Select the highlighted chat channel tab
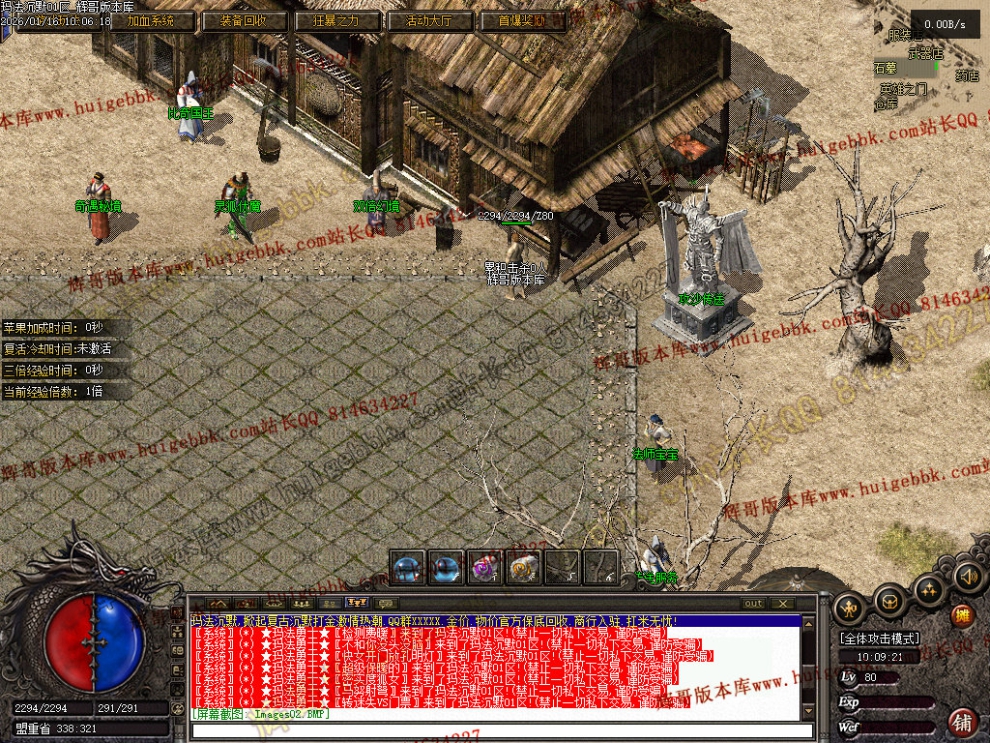Screen dimensions: 990x743 pos(356,603)
